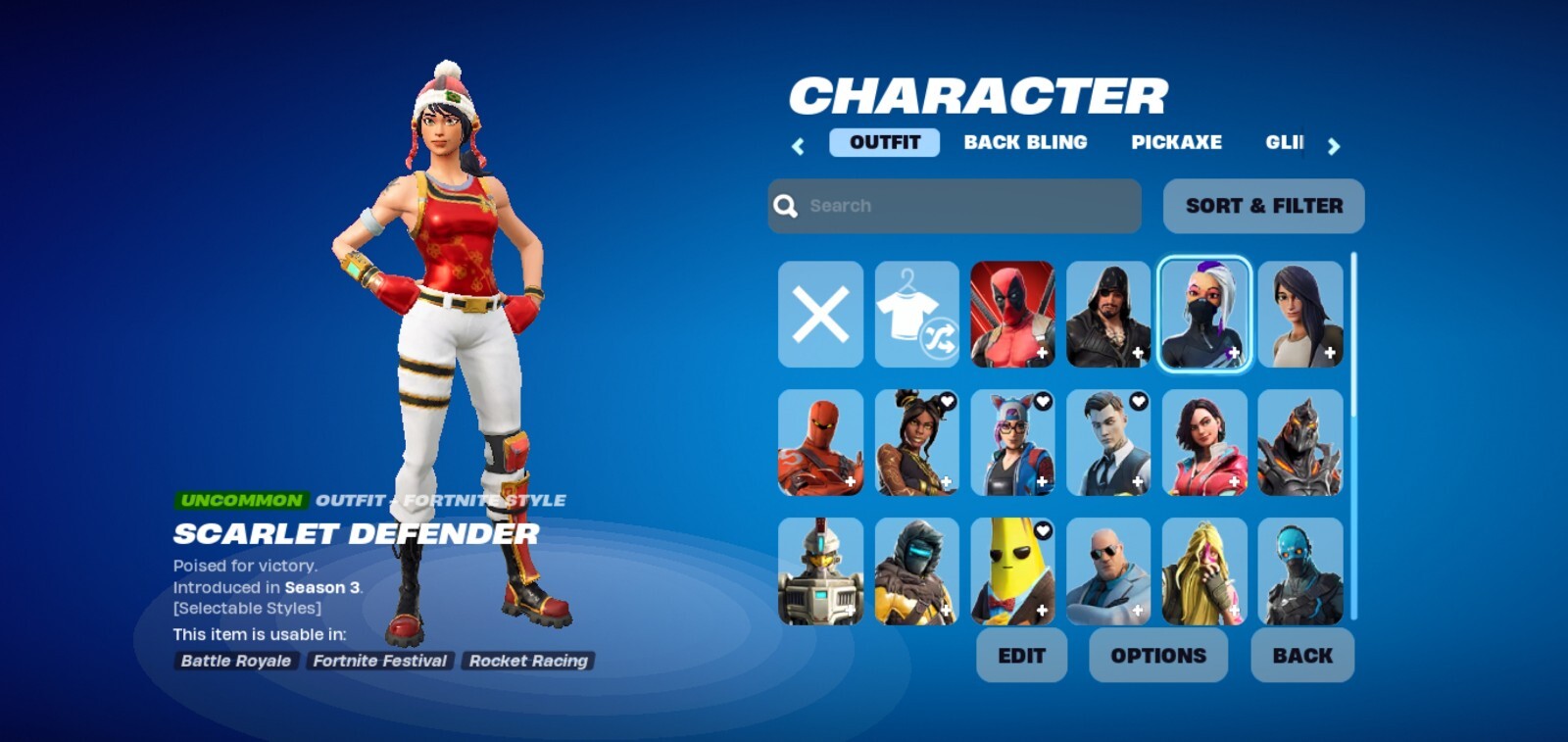Viewport: 1568px width, 742px height.
Task: Click the right chevron to reveal more categories
Action: tap(1334, 144)
